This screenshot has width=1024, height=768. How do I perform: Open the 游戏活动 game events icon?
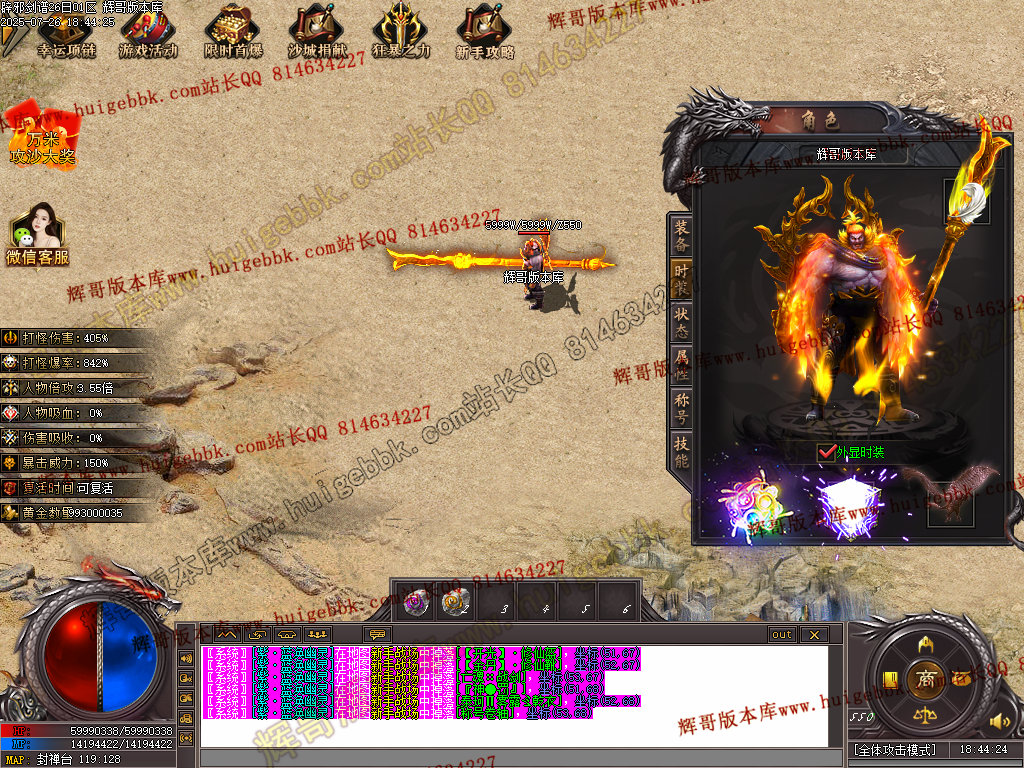click(x=147, y=33)
